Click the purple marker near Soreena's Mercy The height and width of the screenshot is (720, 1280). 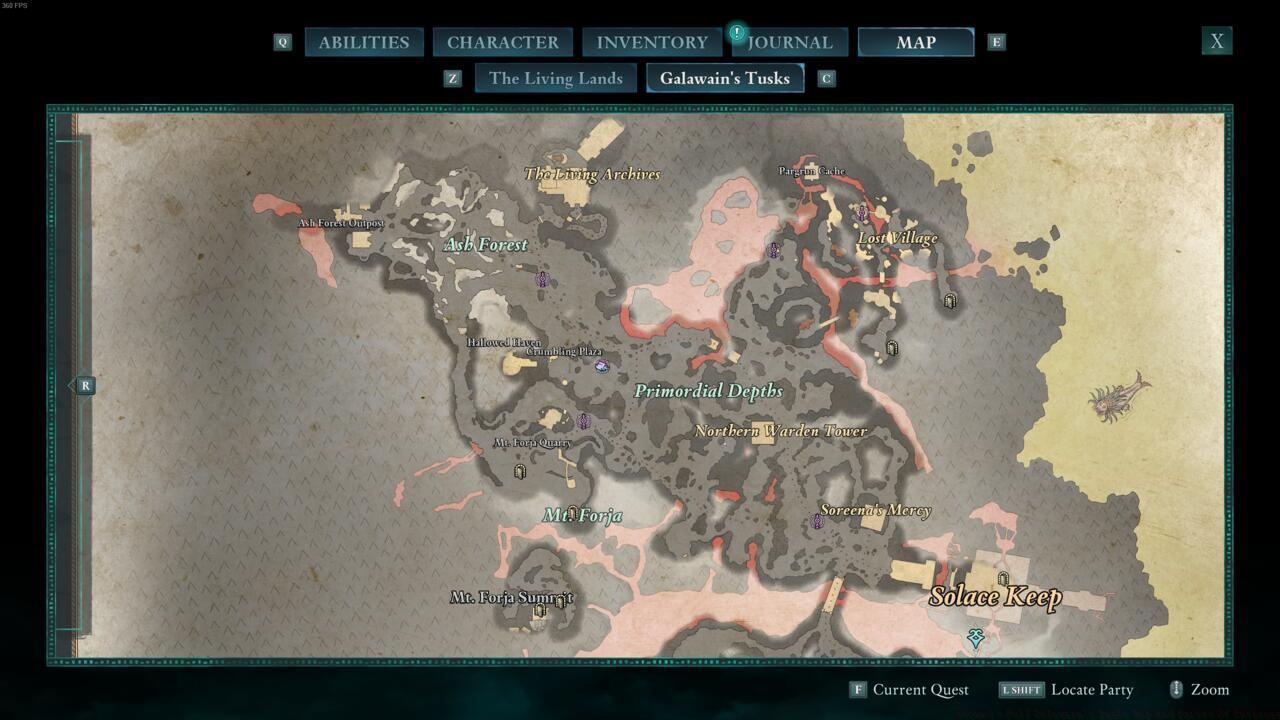[x=818, y=521]
